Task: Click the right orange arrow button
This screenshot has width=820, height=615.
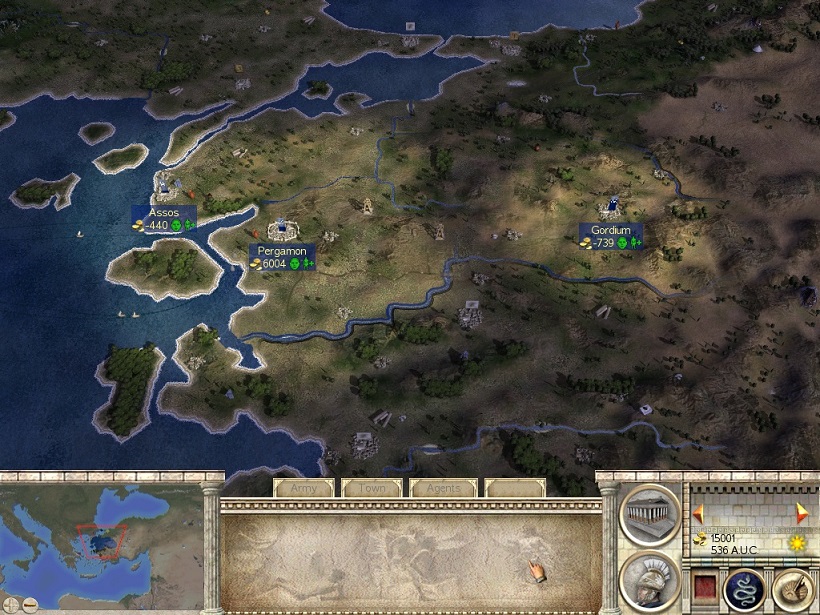Action: [802, 511]
